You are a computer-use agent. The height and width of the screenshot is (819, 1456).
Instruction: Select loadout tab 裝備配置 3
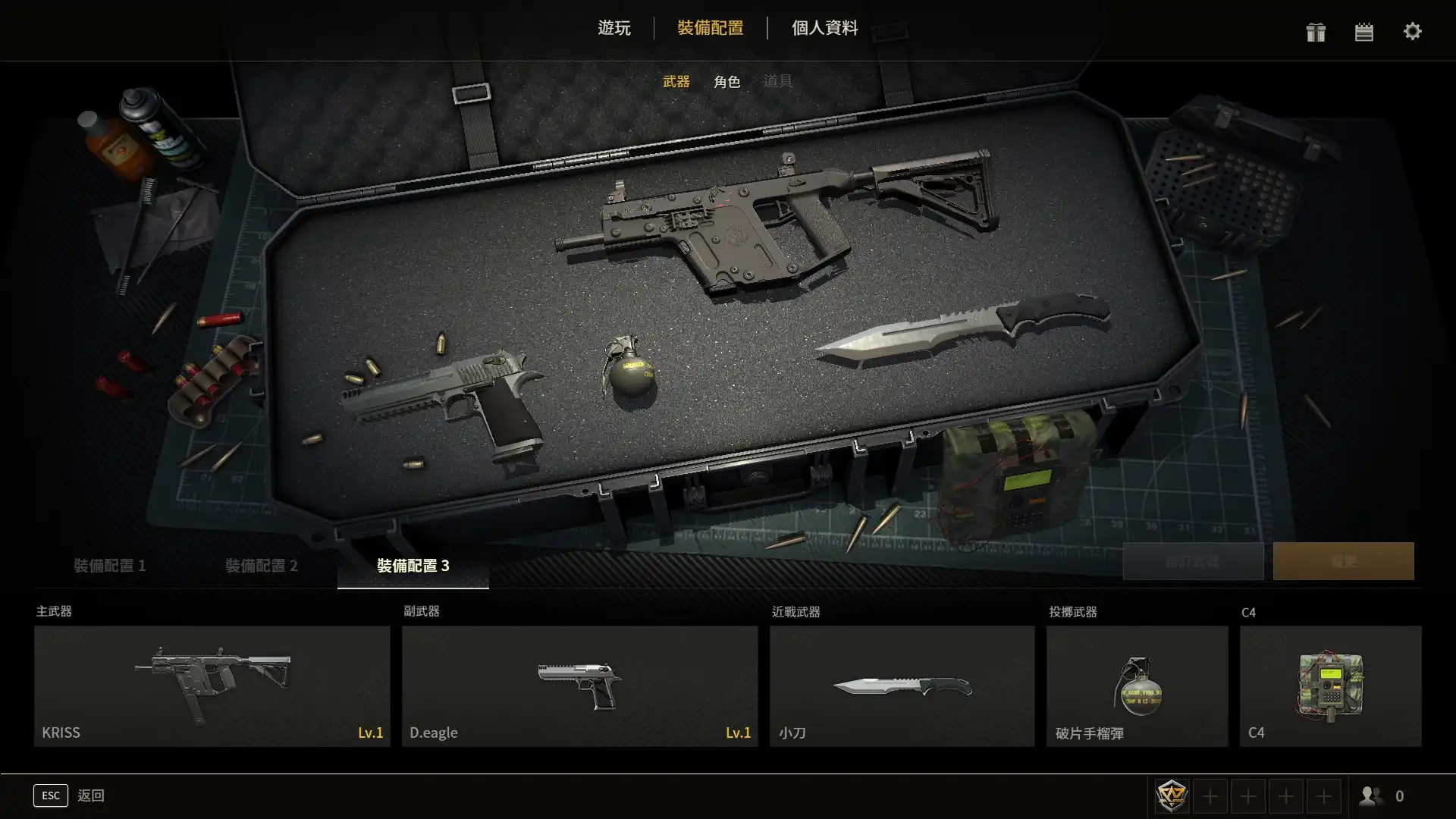pyautogui.click(x=413, y=566)
